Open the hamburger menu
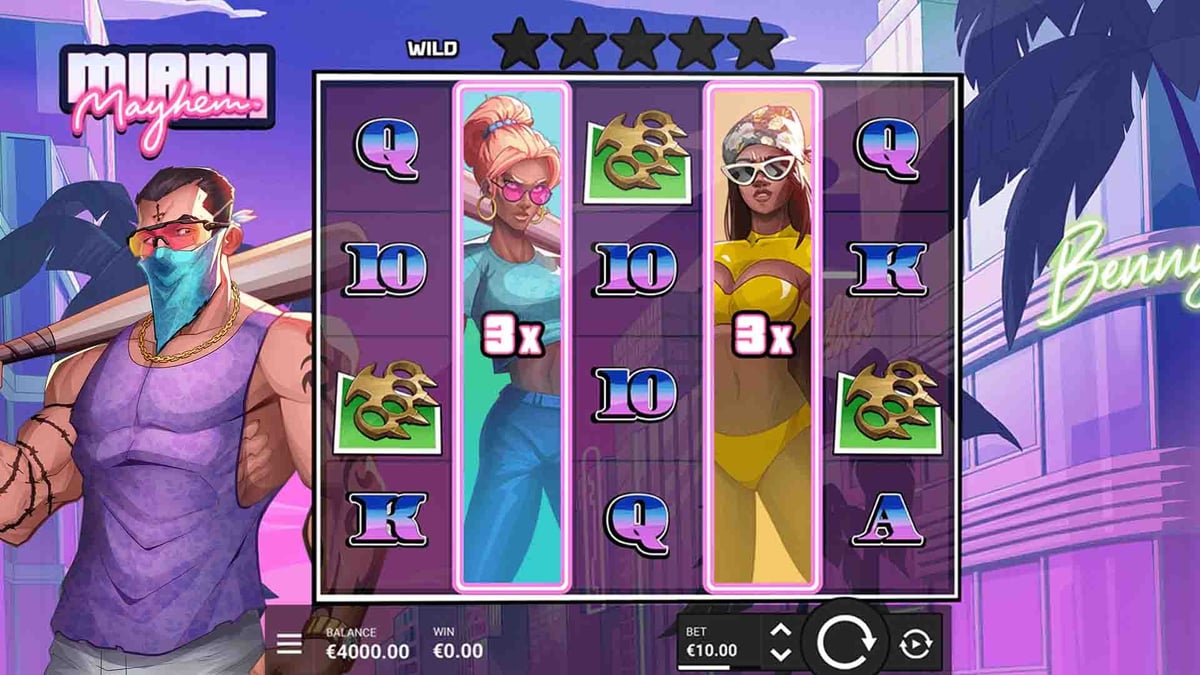1200x675 pixels. (289, 643)
